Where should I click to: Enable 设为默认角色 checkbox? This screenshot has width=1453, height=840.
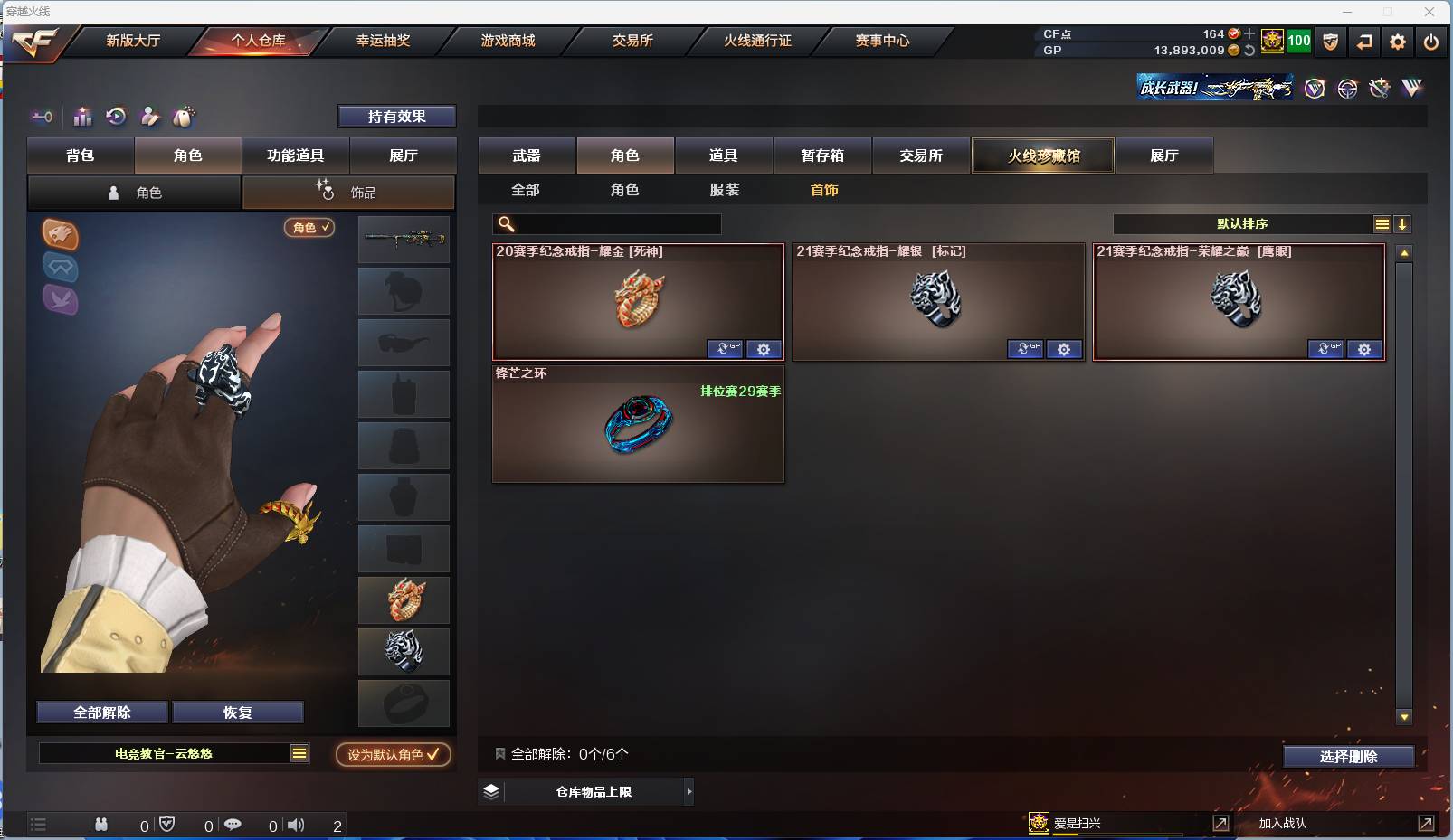tap(393, 755)
